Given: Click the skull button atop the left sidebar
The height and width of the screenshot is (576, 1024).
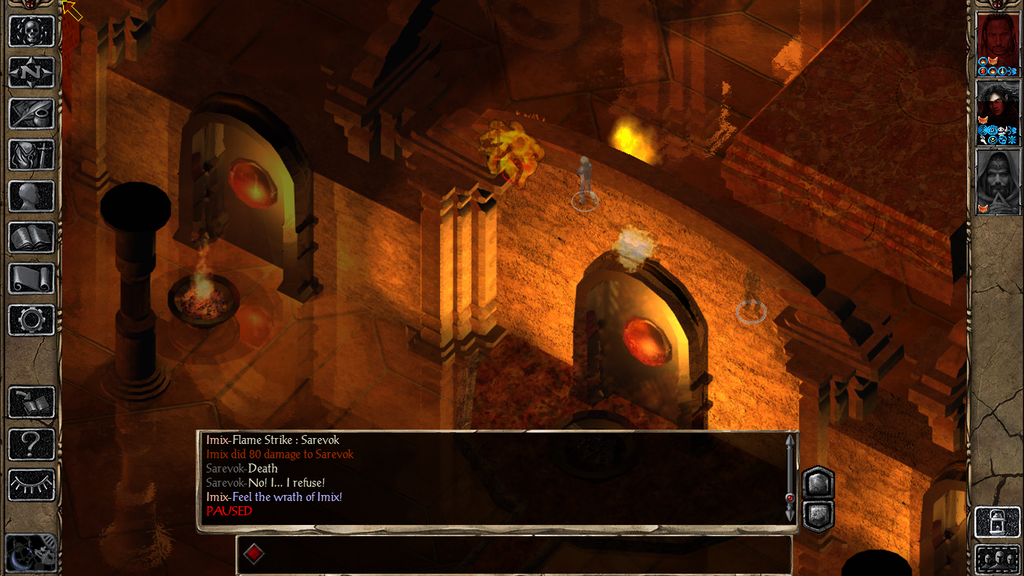Looking at the screenshot, I should (x=31, y=30).
